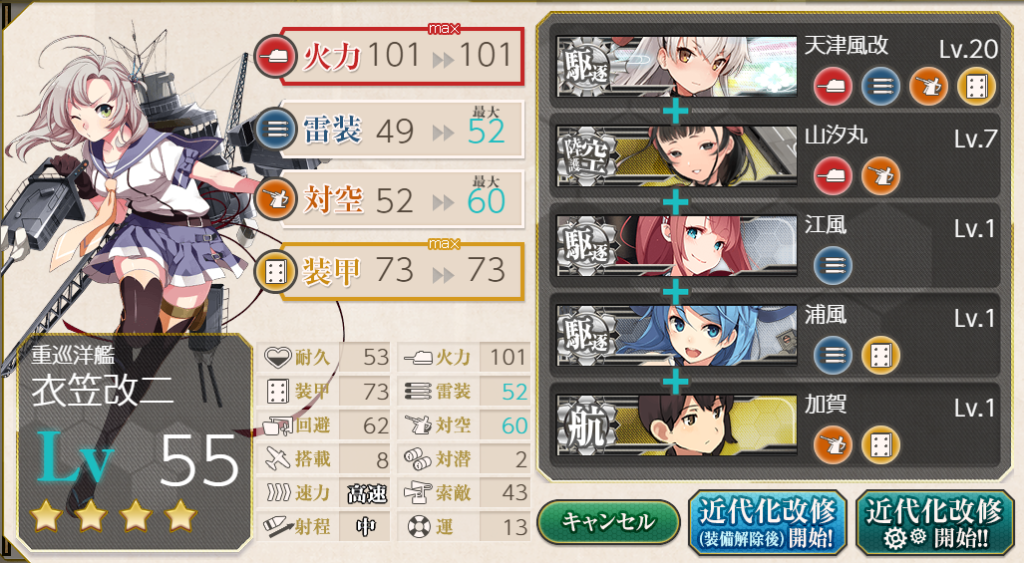Click the キャンセル cancel button
Screen dimensions: 1024x563
coord(608,522)
